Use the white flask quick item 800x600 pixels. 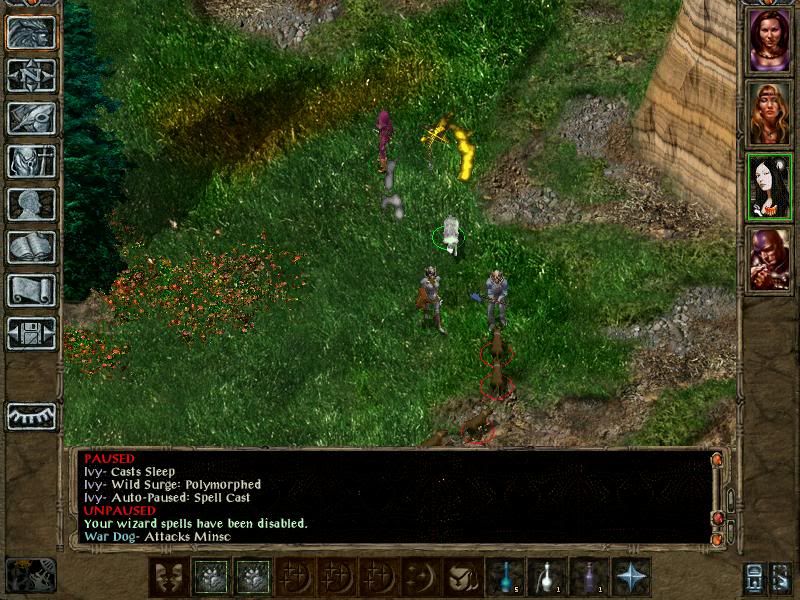[x=547, y=577]
